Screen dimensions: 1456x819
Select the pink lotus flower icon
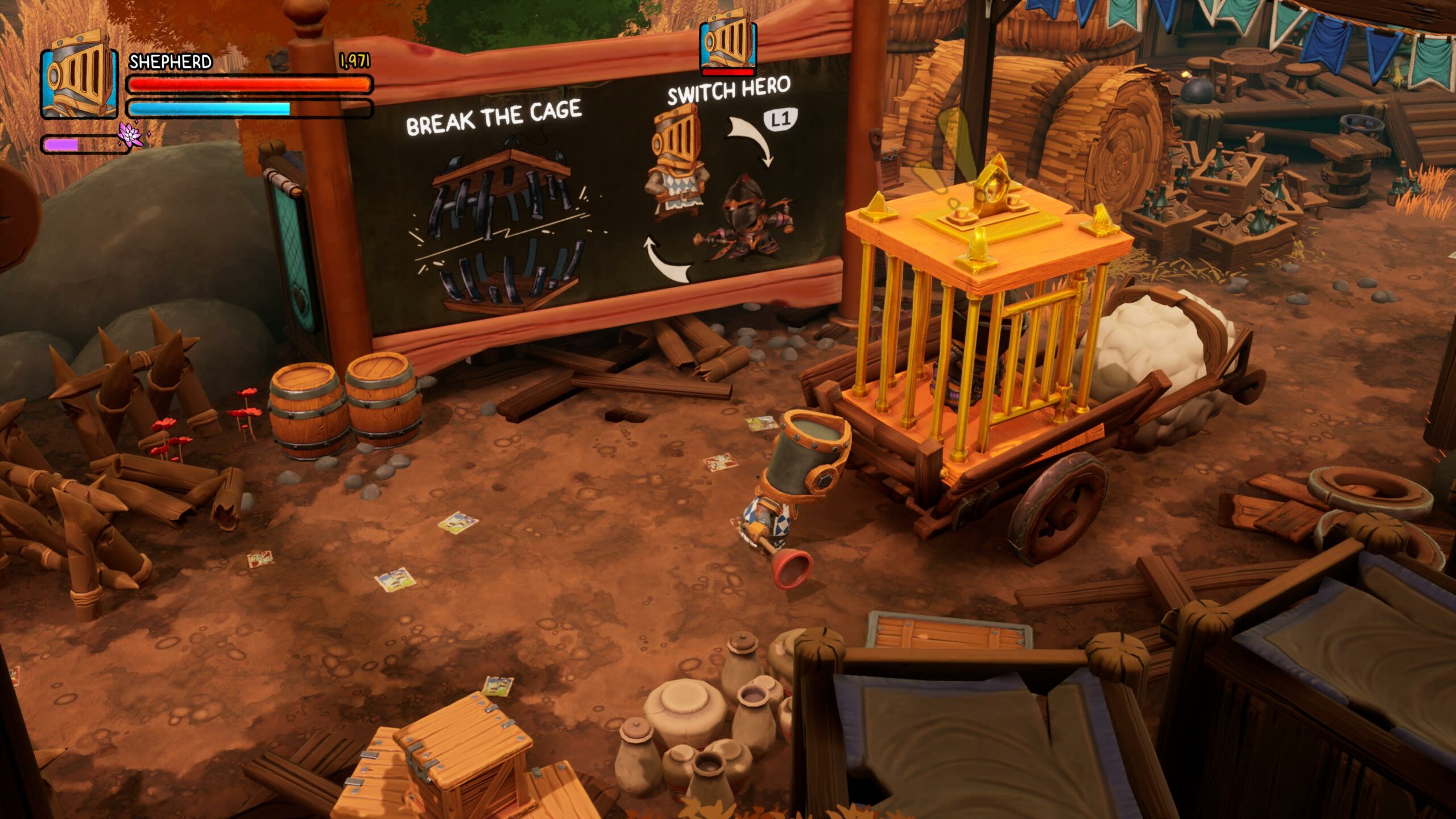pyautogui.click(x=130, y=135)
